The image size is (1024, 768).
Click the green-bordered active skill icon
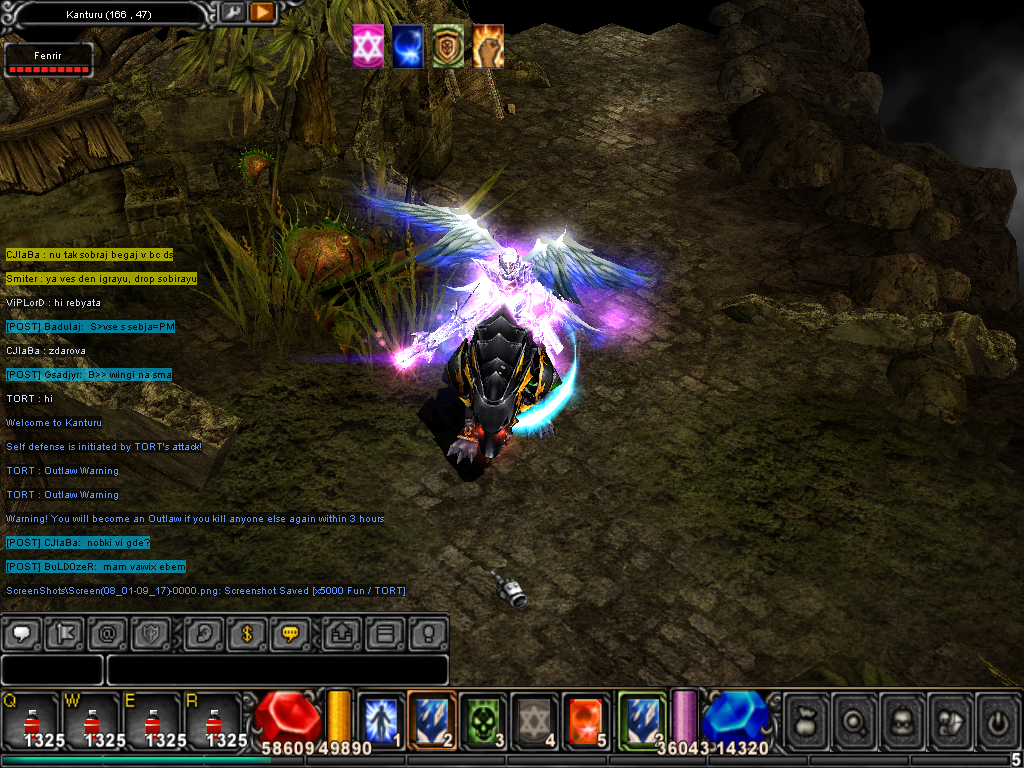point(641,718)
